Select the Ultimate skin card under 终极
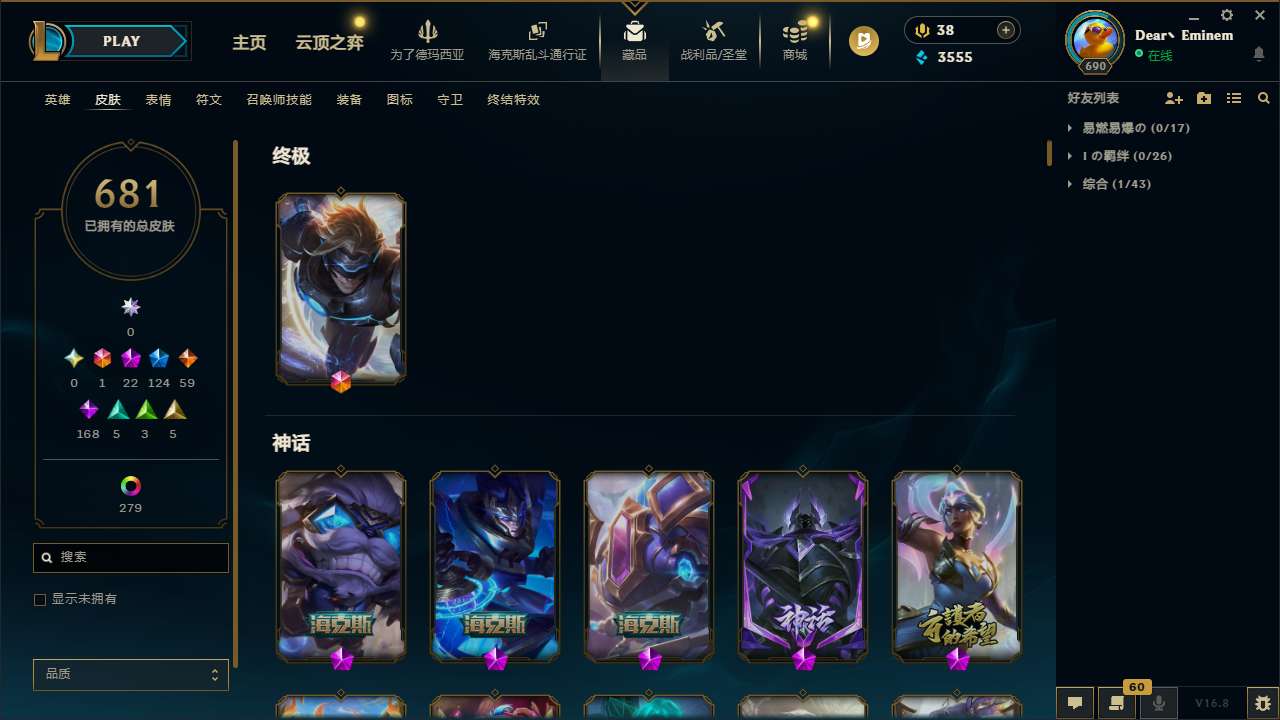This screenshot has width=1280, height=720. [x=340, y=288]
